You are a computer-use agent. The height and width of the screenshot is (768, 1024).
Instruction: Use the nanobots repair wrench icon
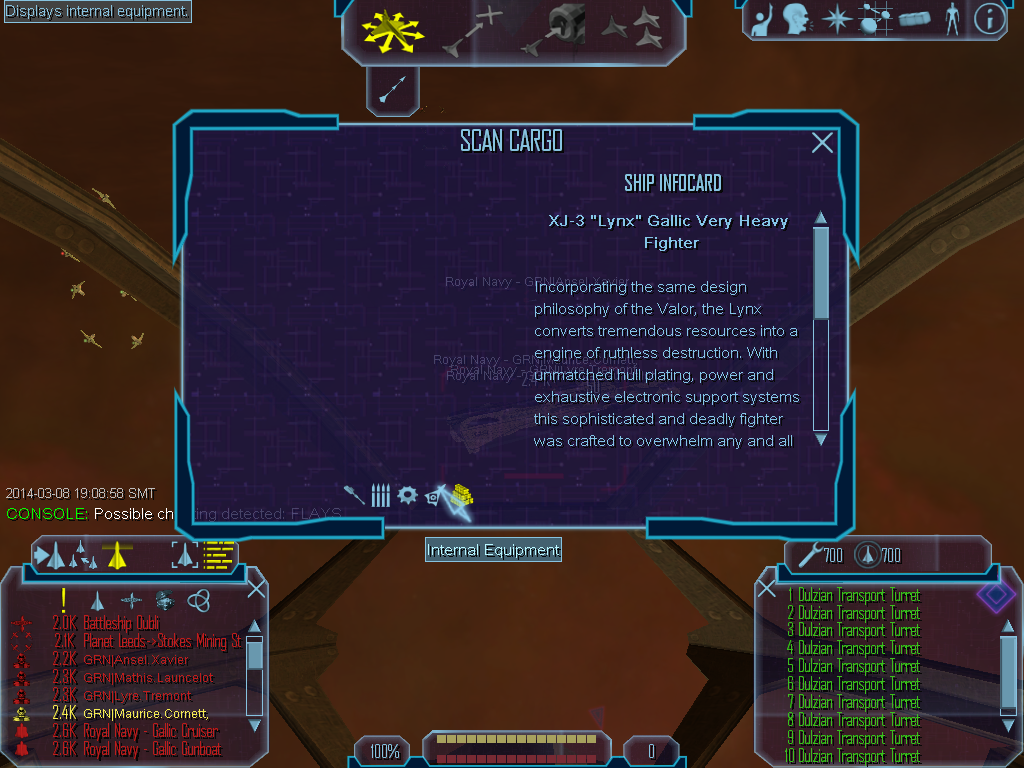click(810, 554)
